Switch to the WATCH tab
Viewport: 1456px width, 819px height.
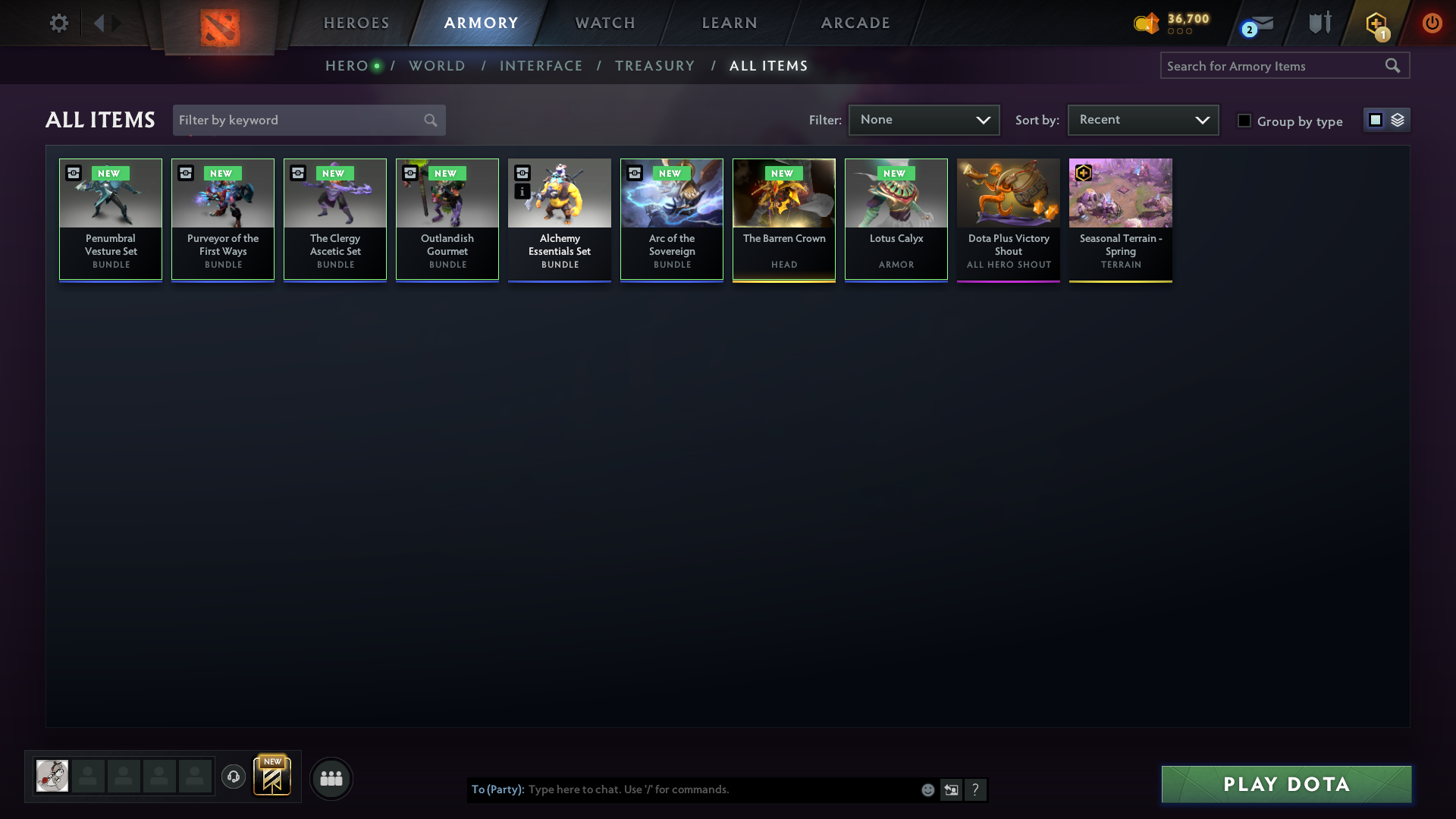click(x=604, y=23)
